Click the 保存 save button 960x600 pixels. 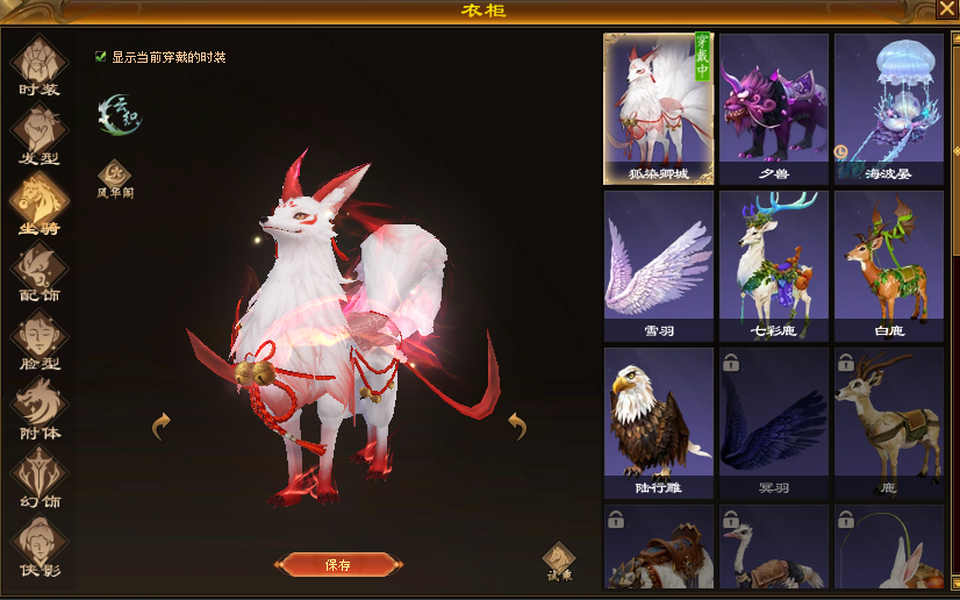click(x=338, y=565)
